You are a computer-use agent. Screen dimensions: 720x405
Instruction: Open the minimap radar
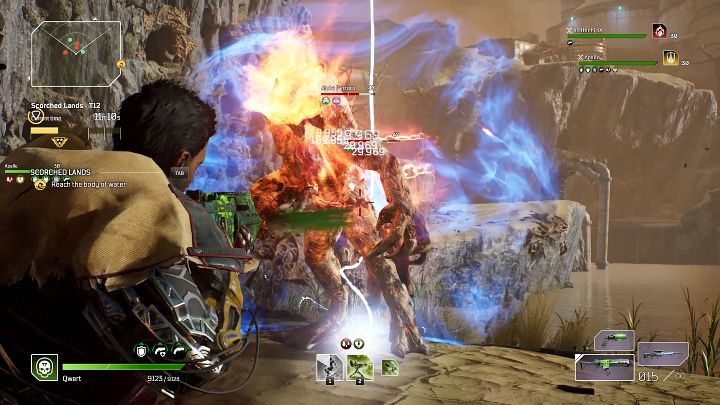click(76, 52)
